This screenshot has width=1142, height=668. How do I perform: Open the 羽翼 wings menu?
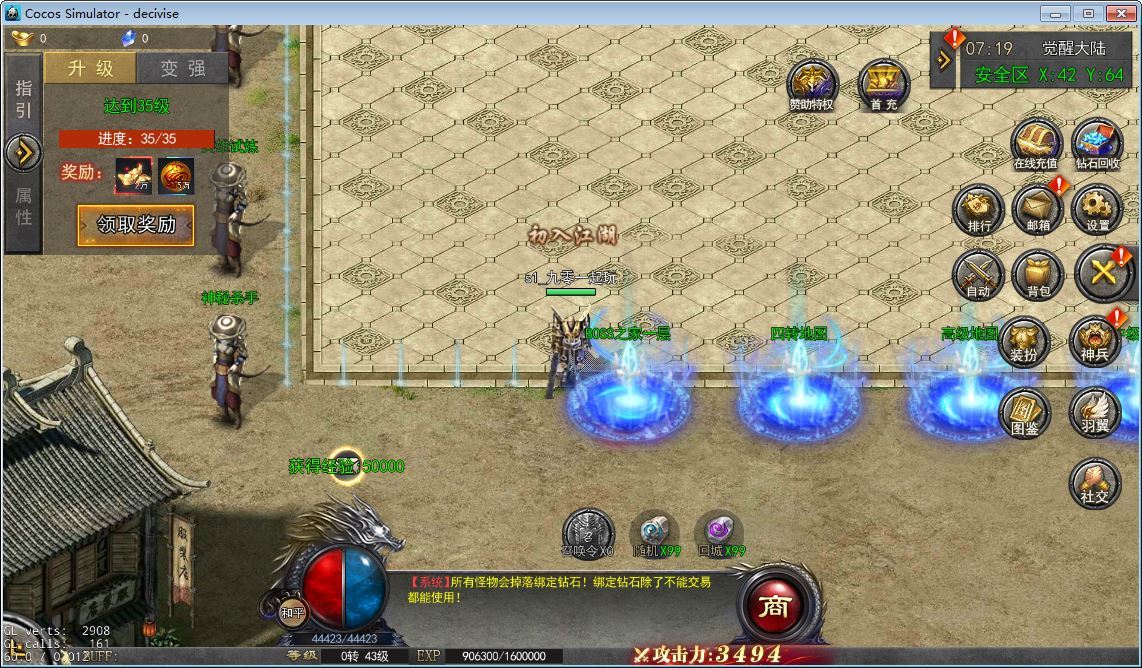click(1094, 411)
